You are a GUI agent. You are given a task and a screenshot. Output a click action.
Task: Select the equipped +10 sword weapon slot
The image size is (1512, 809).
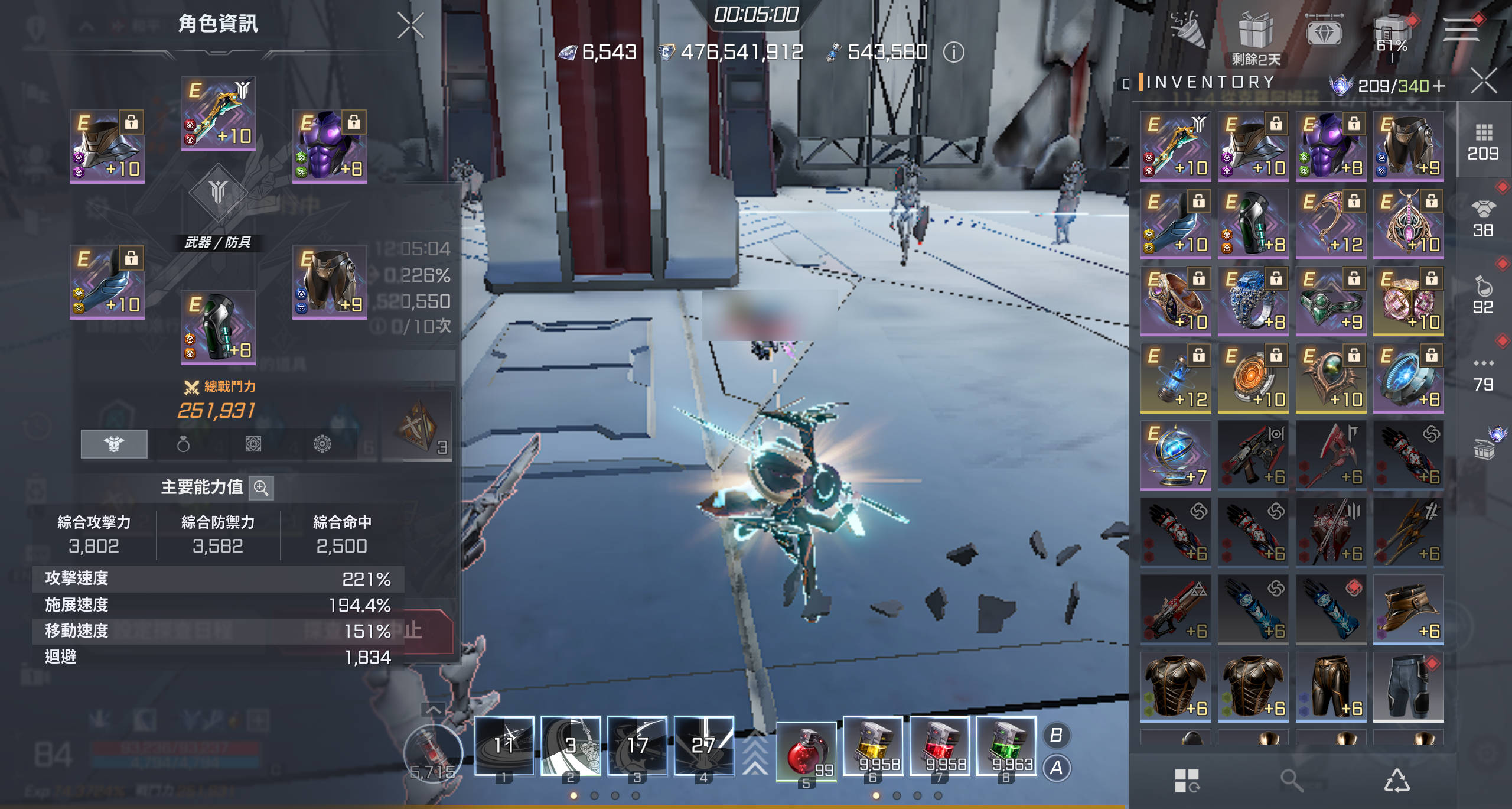218,113
